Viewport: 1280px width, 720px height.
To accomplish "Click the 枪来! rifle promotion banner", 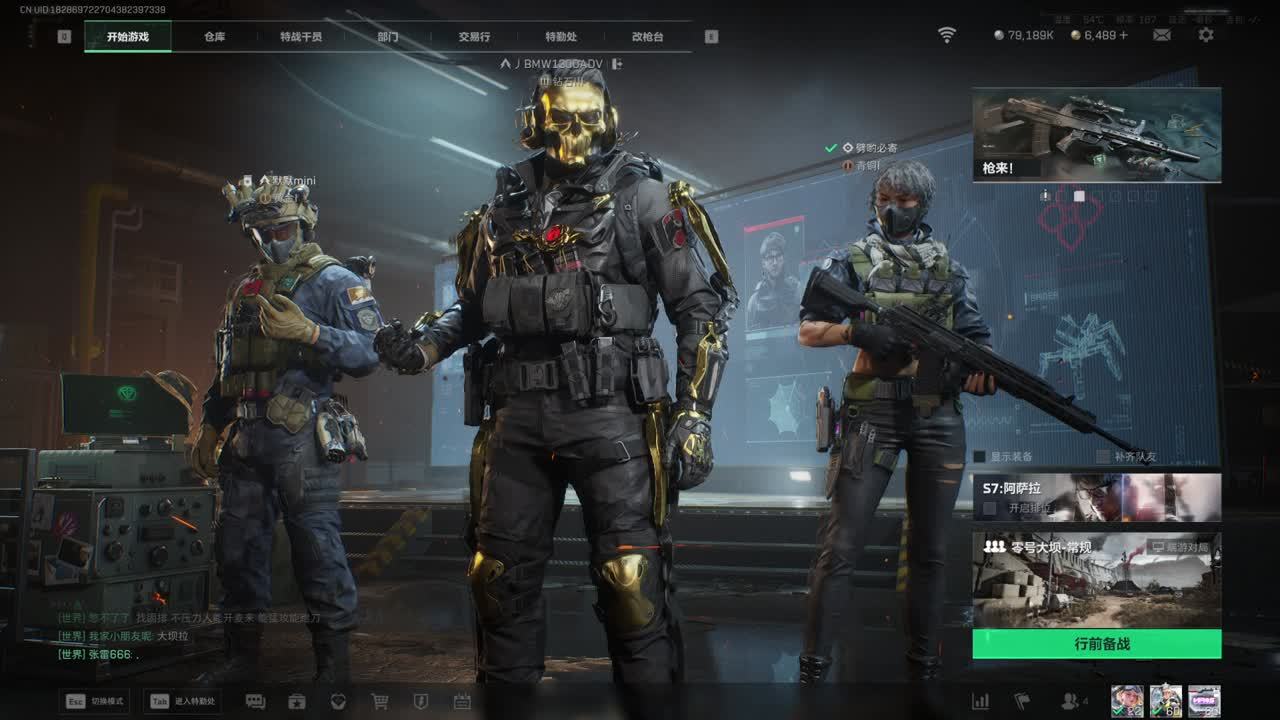I will (1096, 135).
